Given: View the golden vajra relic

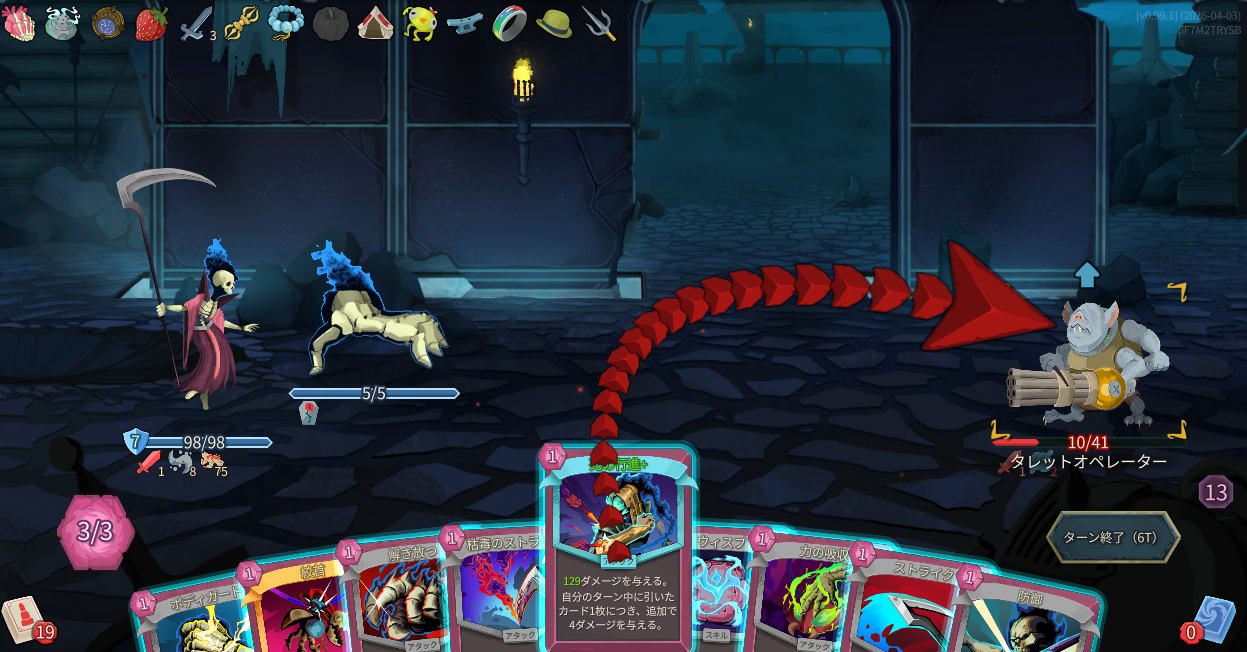Looking at the screenshot, I should tap(241, 22).
